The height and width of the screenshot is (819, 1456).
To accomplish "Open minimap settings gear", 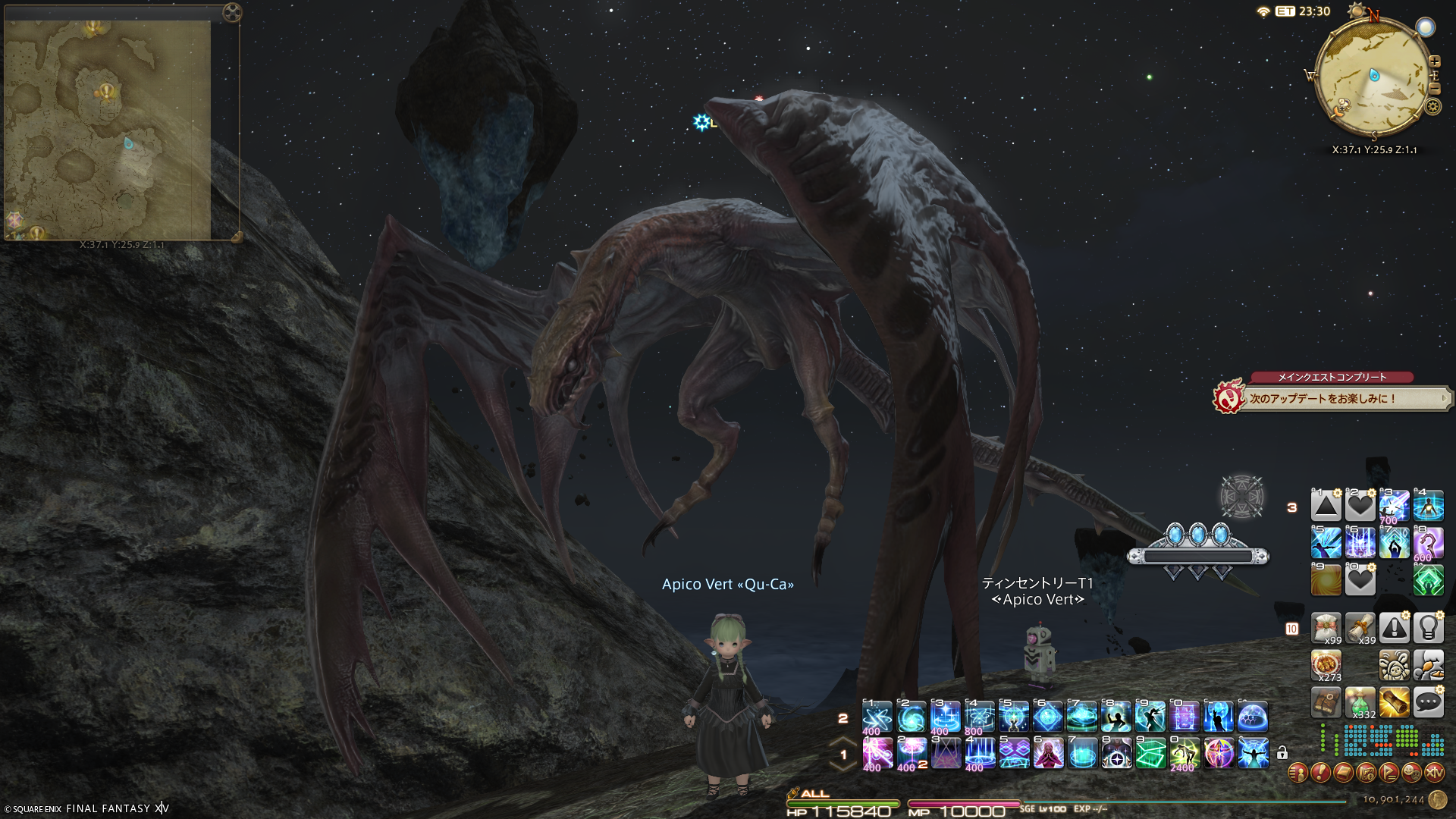I will [x=1432, y=106].
